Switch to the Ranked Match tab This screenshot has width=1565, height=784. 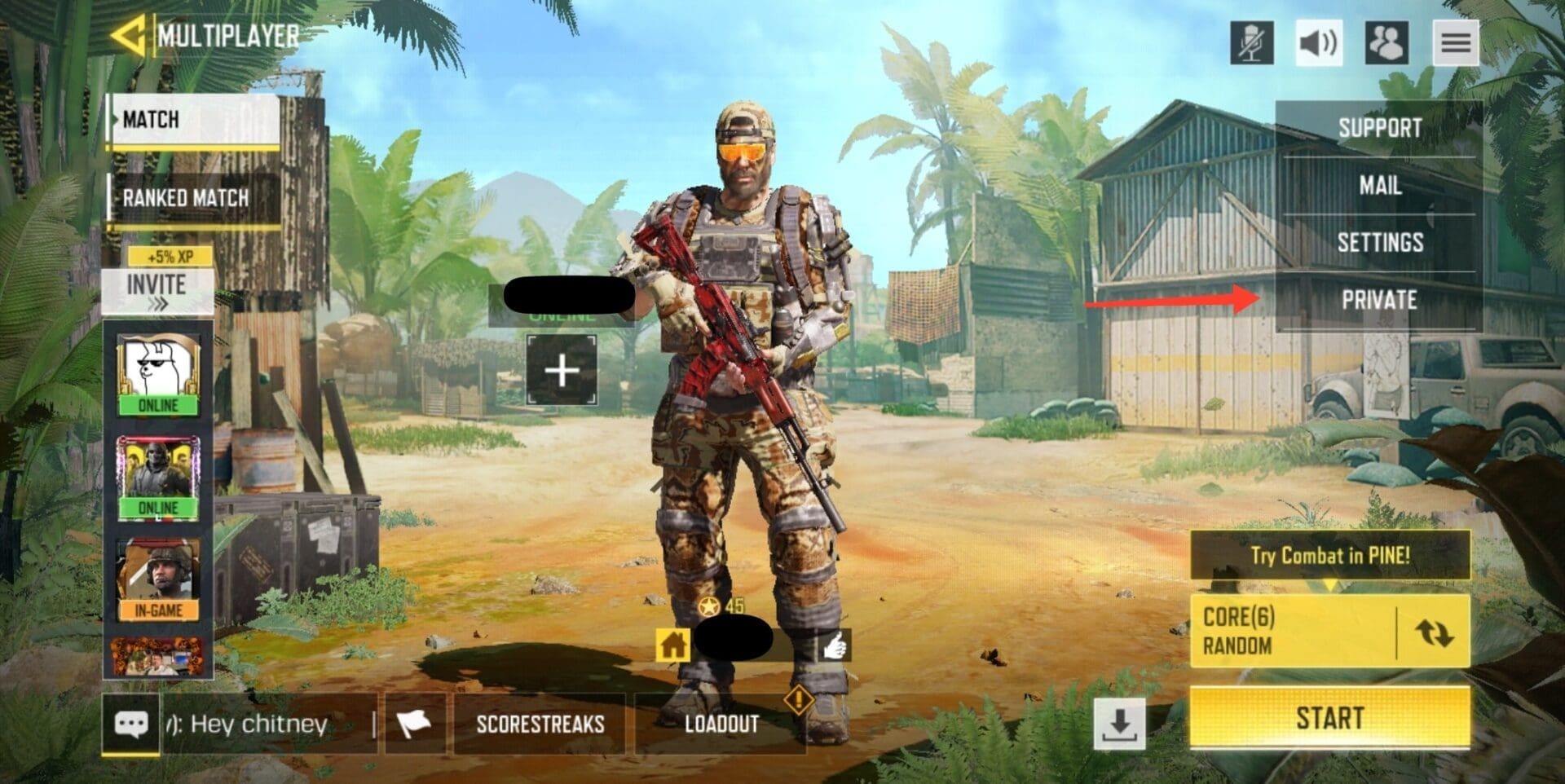187,198
